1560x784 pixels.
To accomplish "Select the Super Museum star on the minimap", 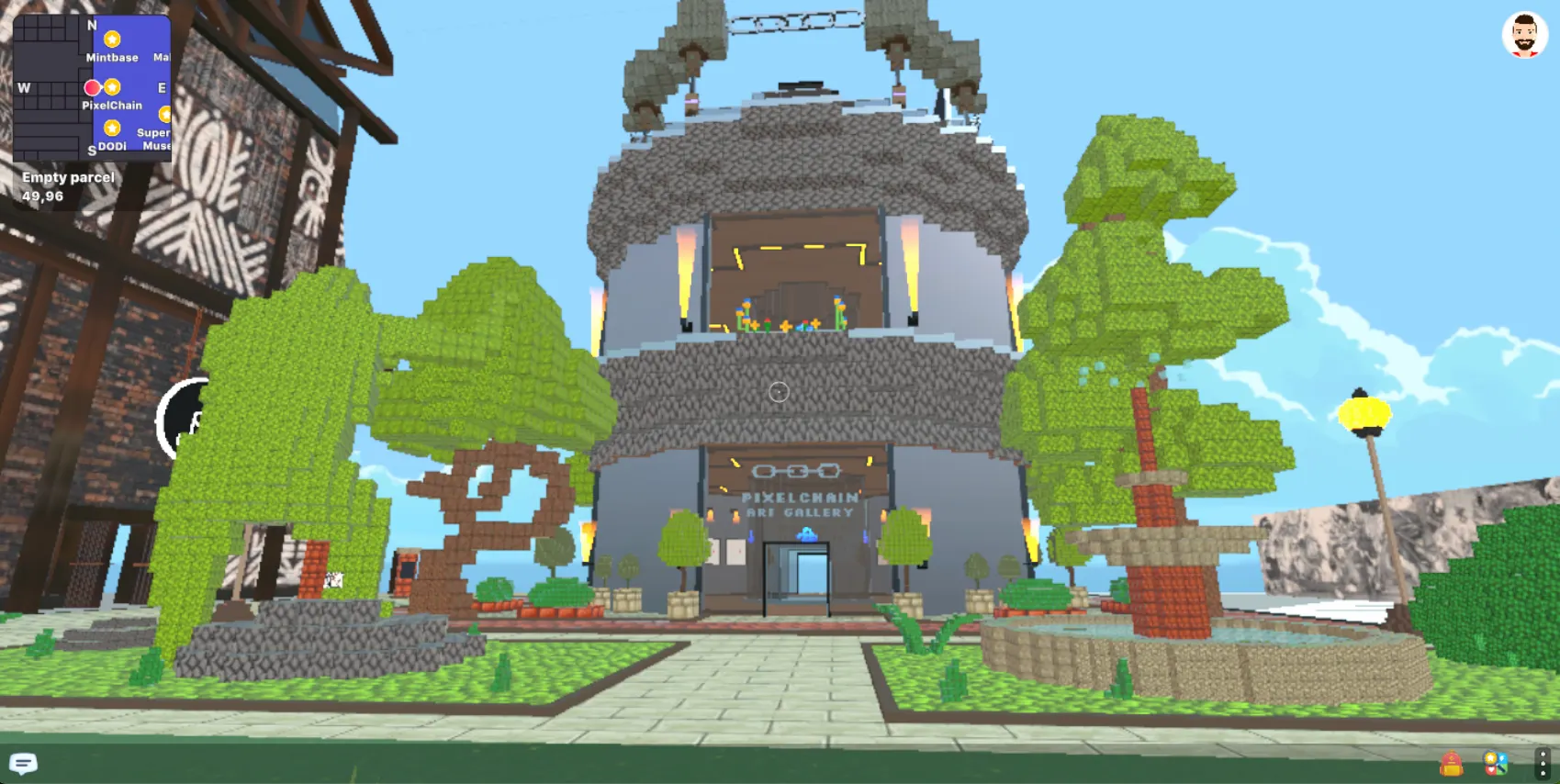I will [165, 116].
